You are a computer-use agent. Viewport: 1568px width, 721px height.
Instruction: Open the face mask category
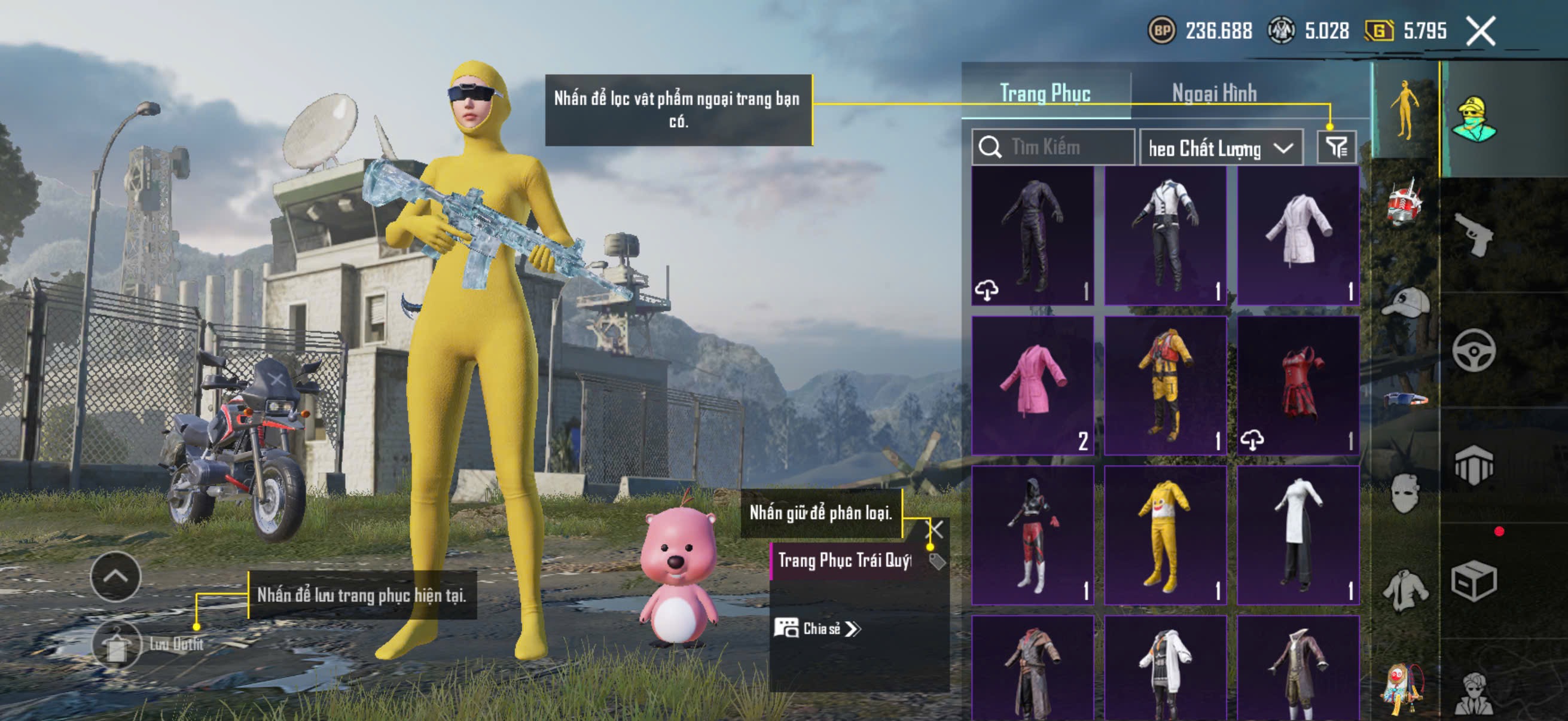1405,493
